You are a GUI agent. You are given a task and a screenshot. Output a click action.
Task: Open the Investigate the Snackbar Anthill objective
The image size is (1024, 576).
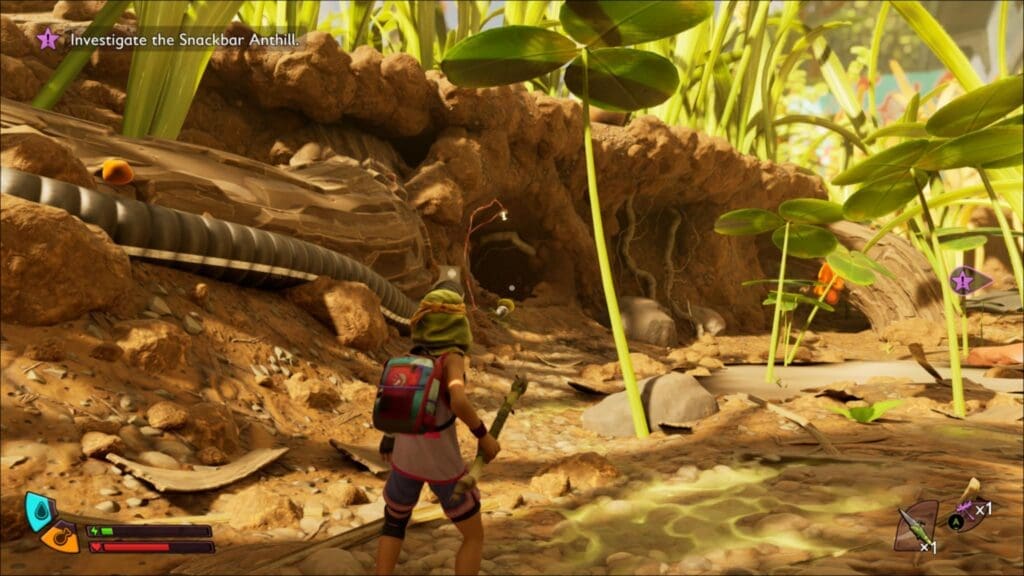coord(184,39)
